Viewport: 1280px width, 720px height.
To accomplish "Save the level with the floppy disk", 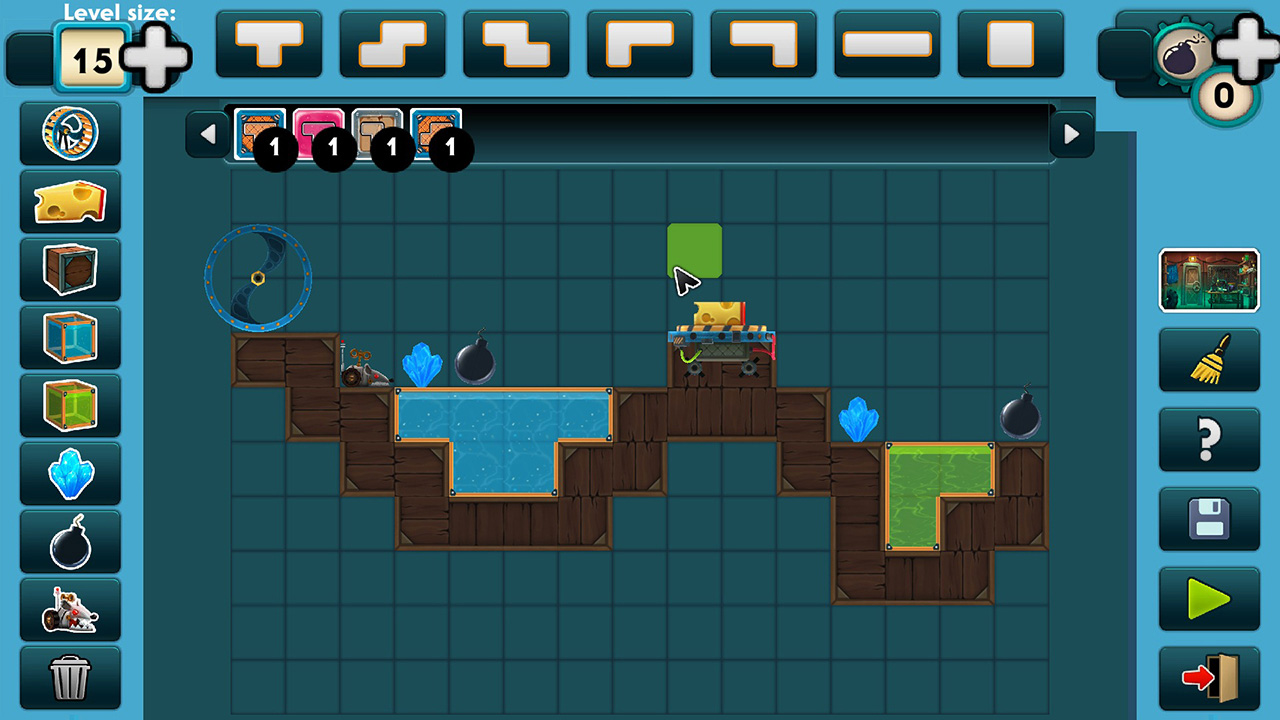I will pos(1209,520).
